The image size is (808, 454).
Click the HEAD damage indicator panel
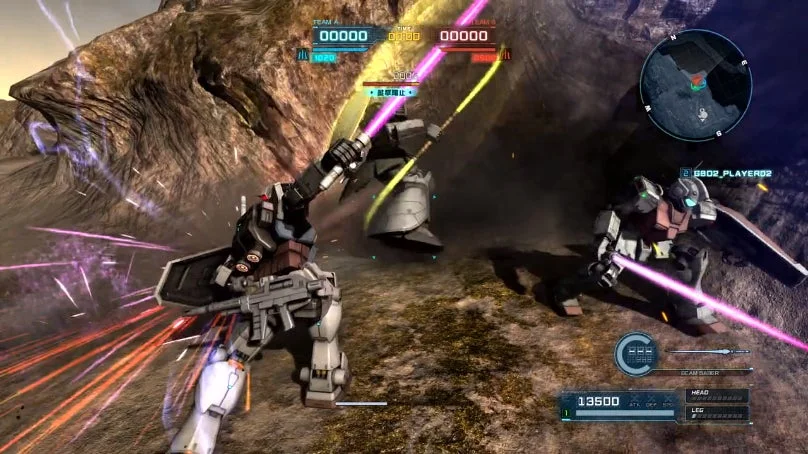716,396
